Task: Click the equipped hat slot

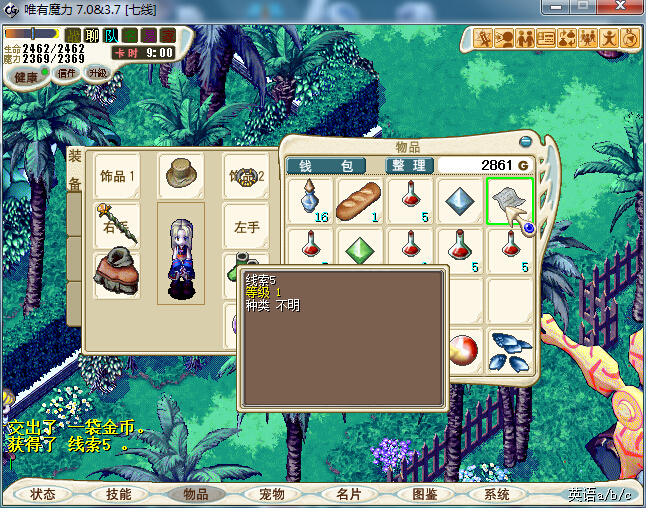Action: [181, 174]
